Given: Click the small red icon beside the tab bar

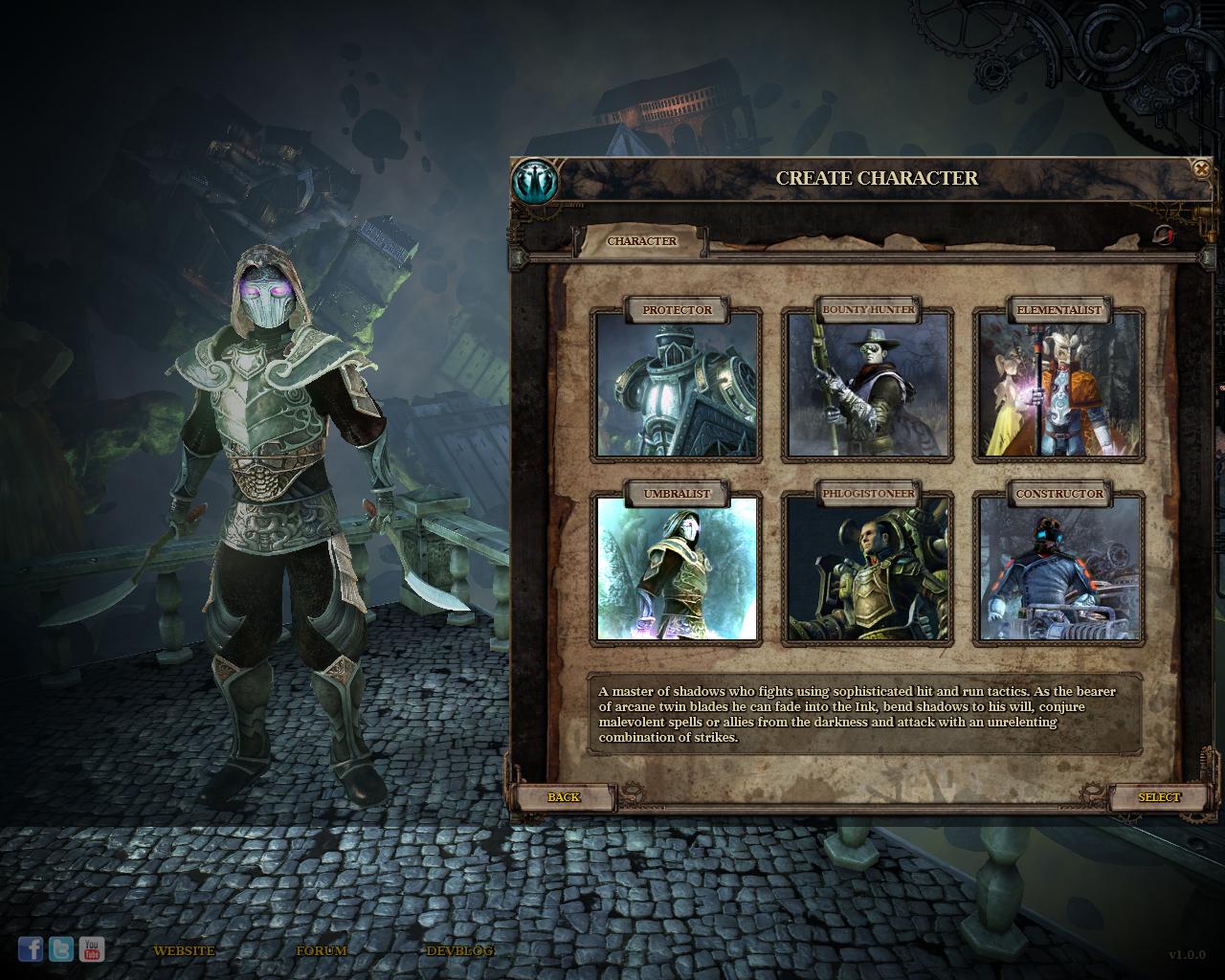Looking at the screenshot, I should [1163, 235].
